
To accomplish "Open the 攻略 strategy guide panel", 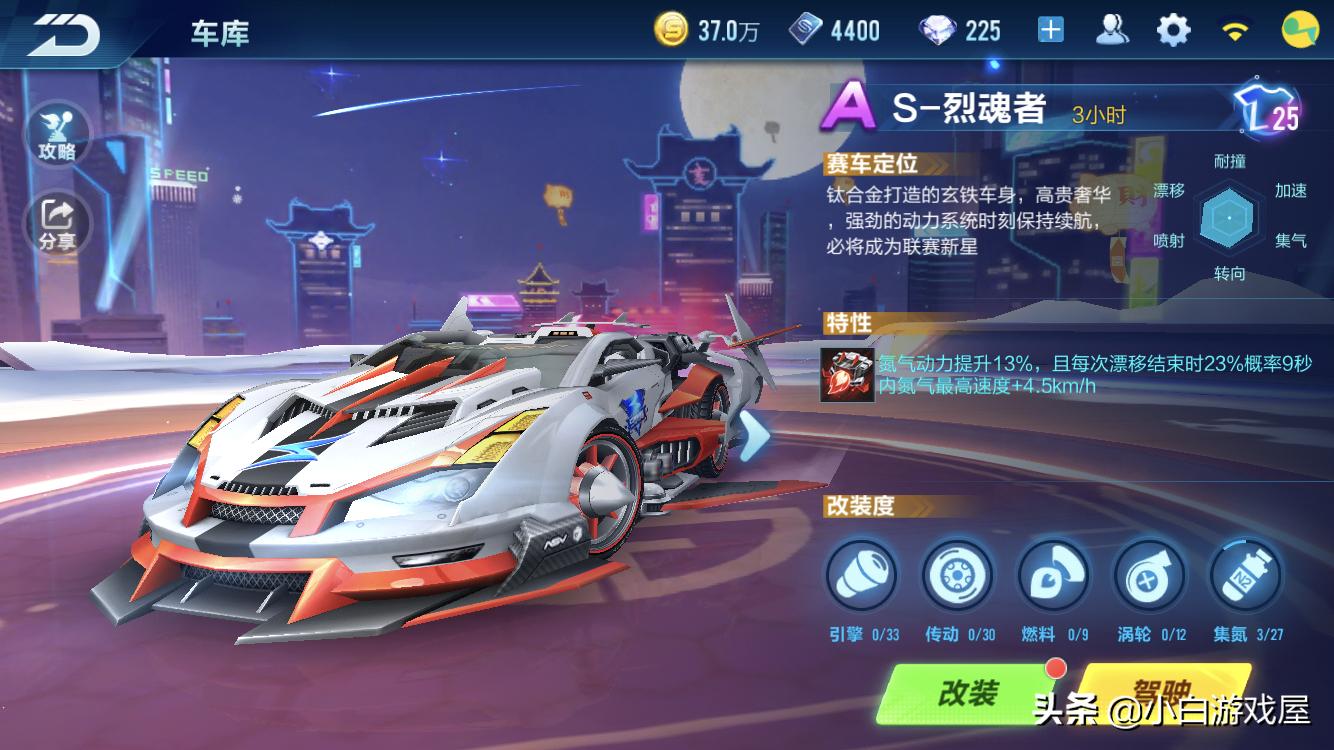I will coord(60,130).
